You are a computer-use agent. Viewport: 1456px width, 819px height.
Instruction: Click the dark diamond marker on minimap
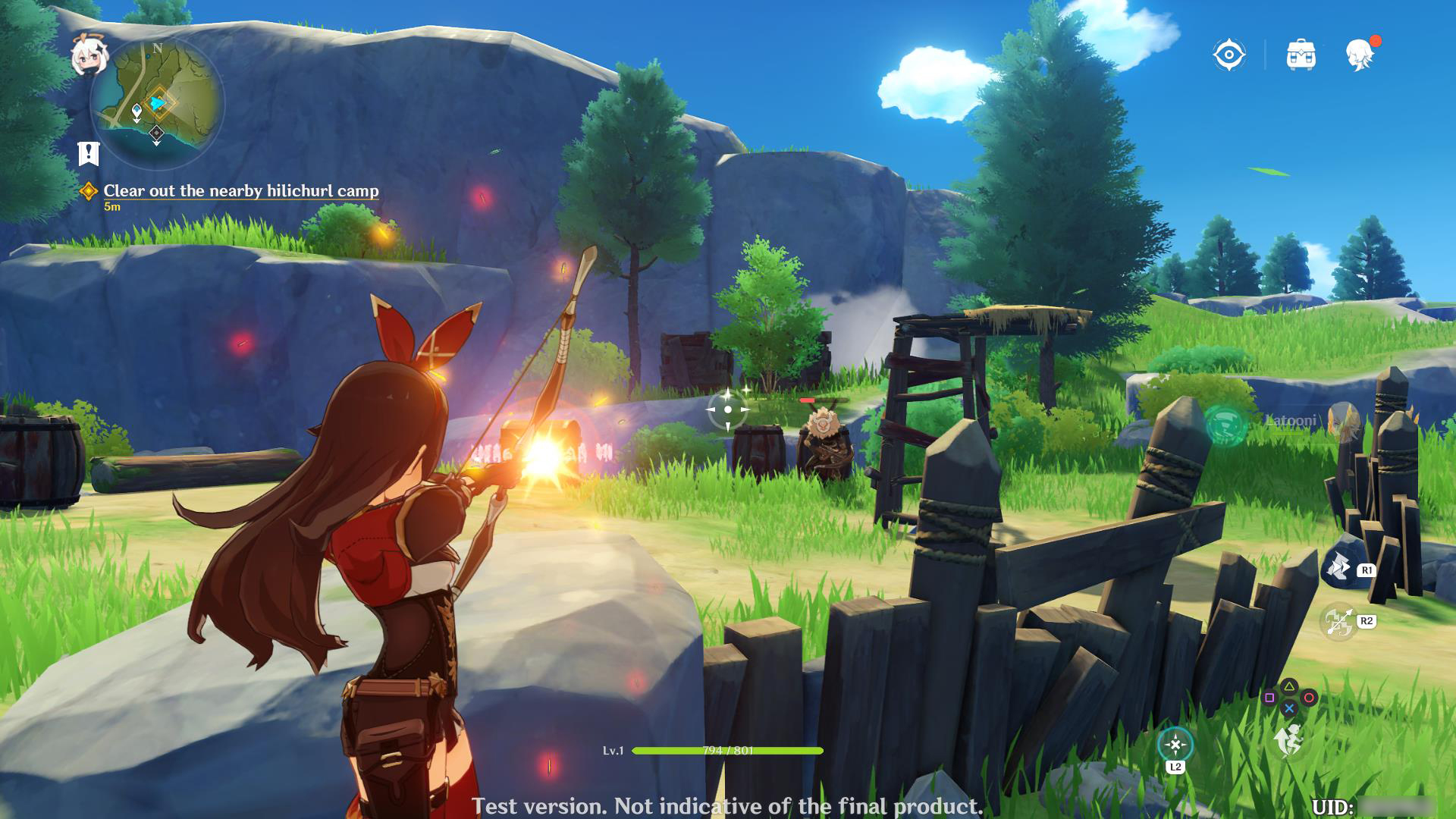[156, 134]
